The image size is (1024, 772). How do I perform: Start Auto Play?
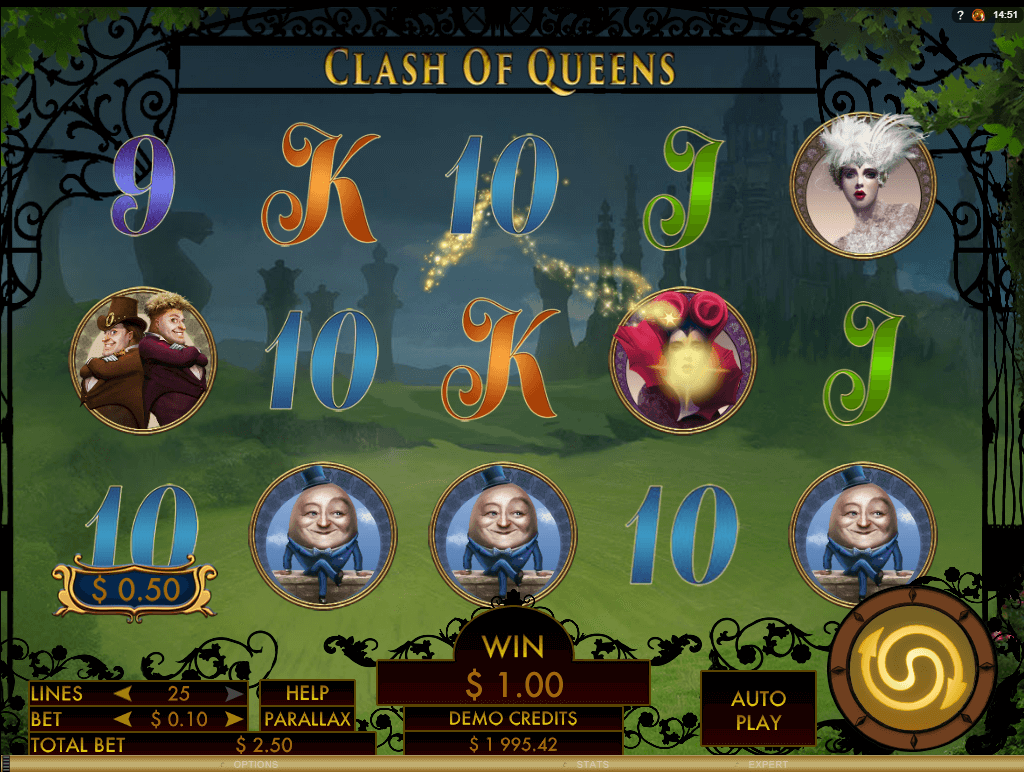click(x=758, y=709)
